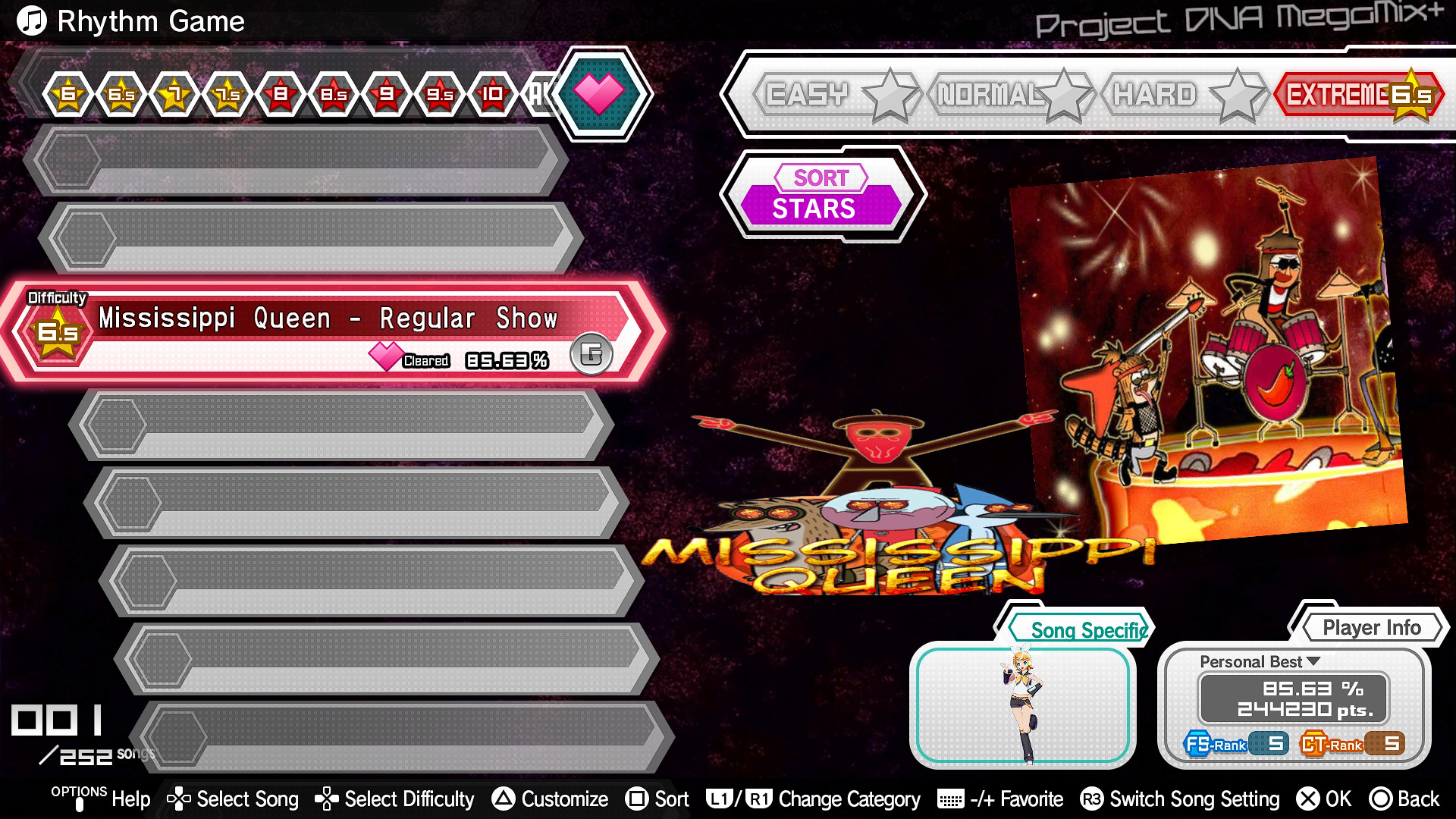Viewport: 1456px width, 819px height.
Task: Click the pink heart favorites hexagon
Action: 600,94
